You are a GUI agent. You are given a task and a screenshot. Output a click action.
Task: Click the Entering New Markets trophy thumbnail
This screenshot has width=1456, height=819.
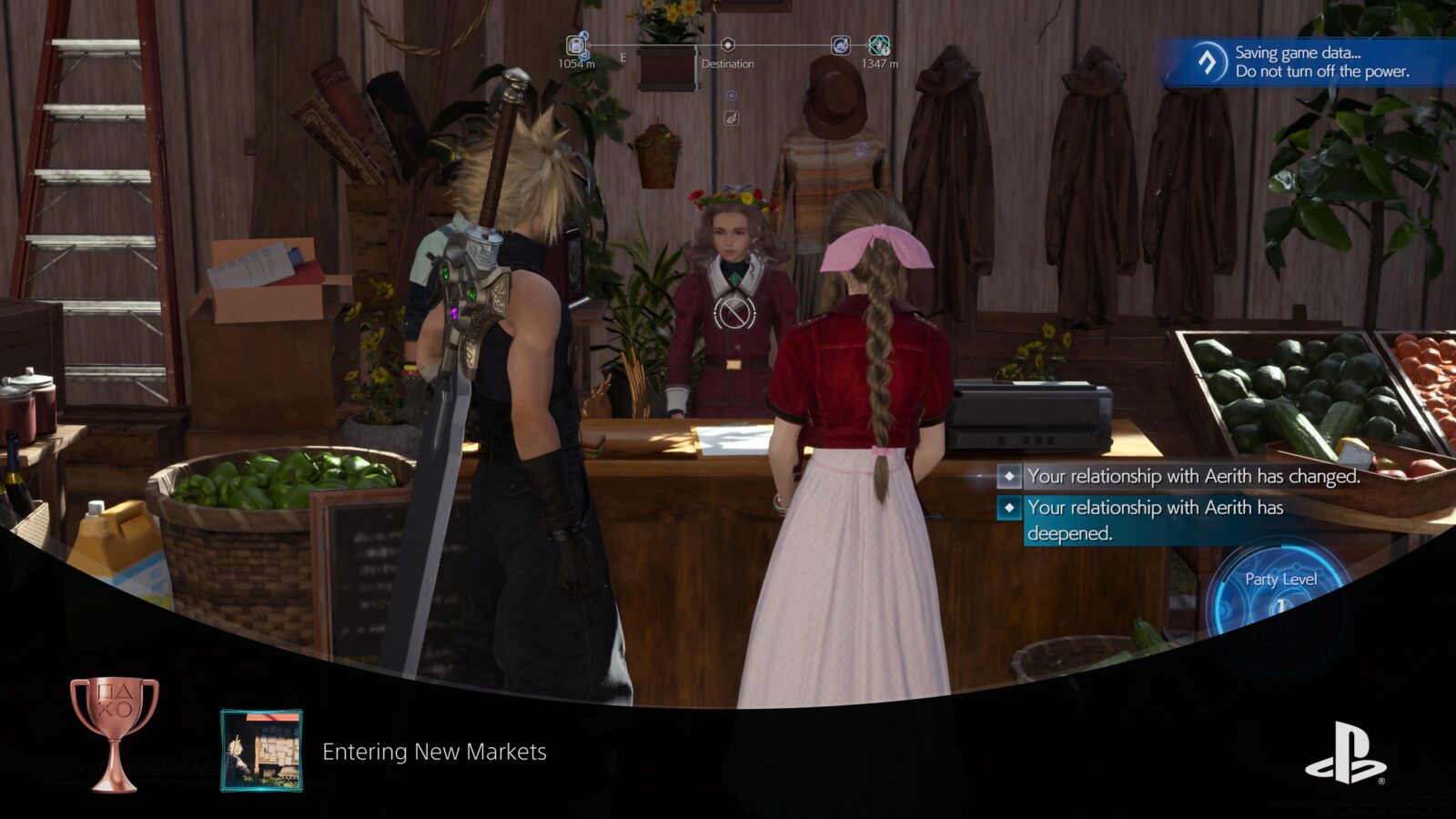pos(261,751)
